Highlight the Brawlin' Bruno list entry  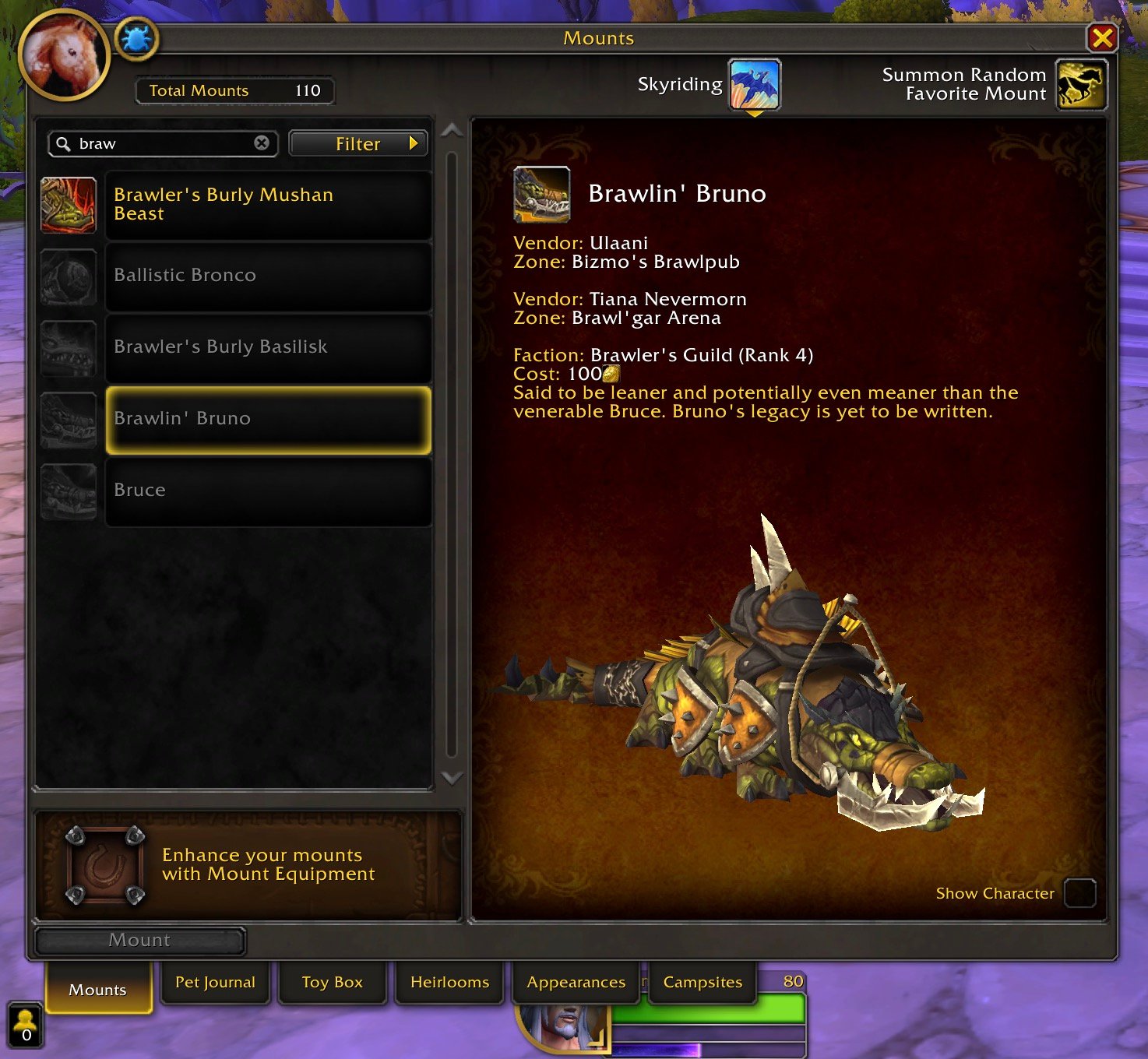(267, 419)
